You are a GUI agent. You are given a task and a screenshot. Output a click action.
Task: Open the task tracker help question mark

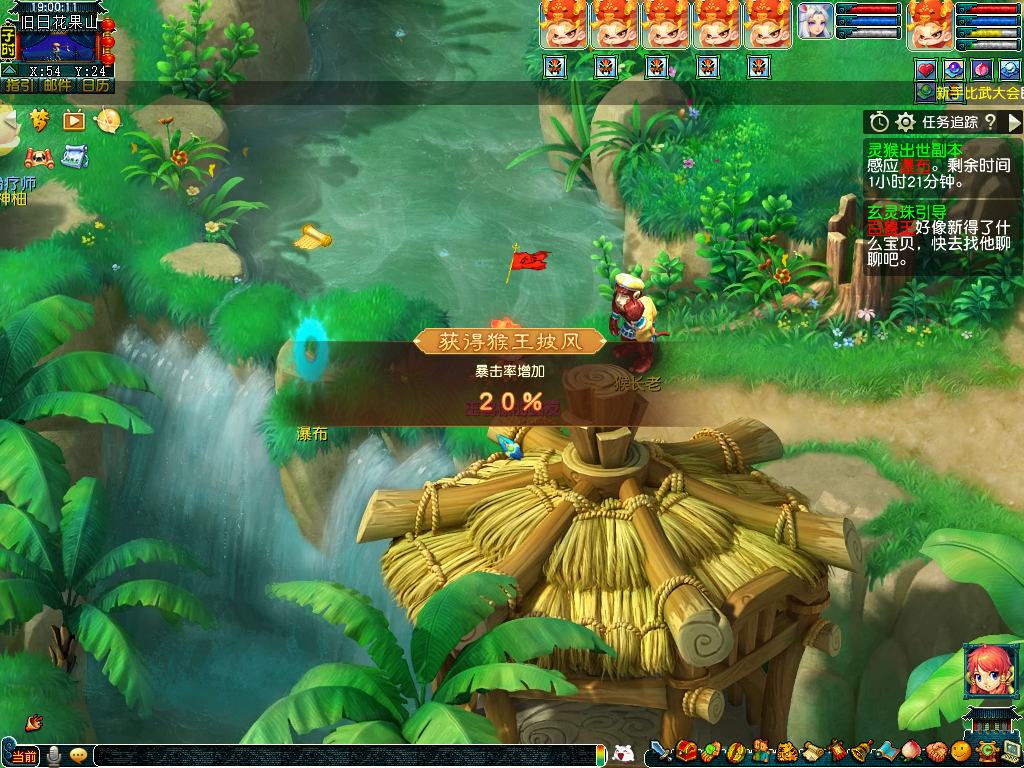[990, 122]
